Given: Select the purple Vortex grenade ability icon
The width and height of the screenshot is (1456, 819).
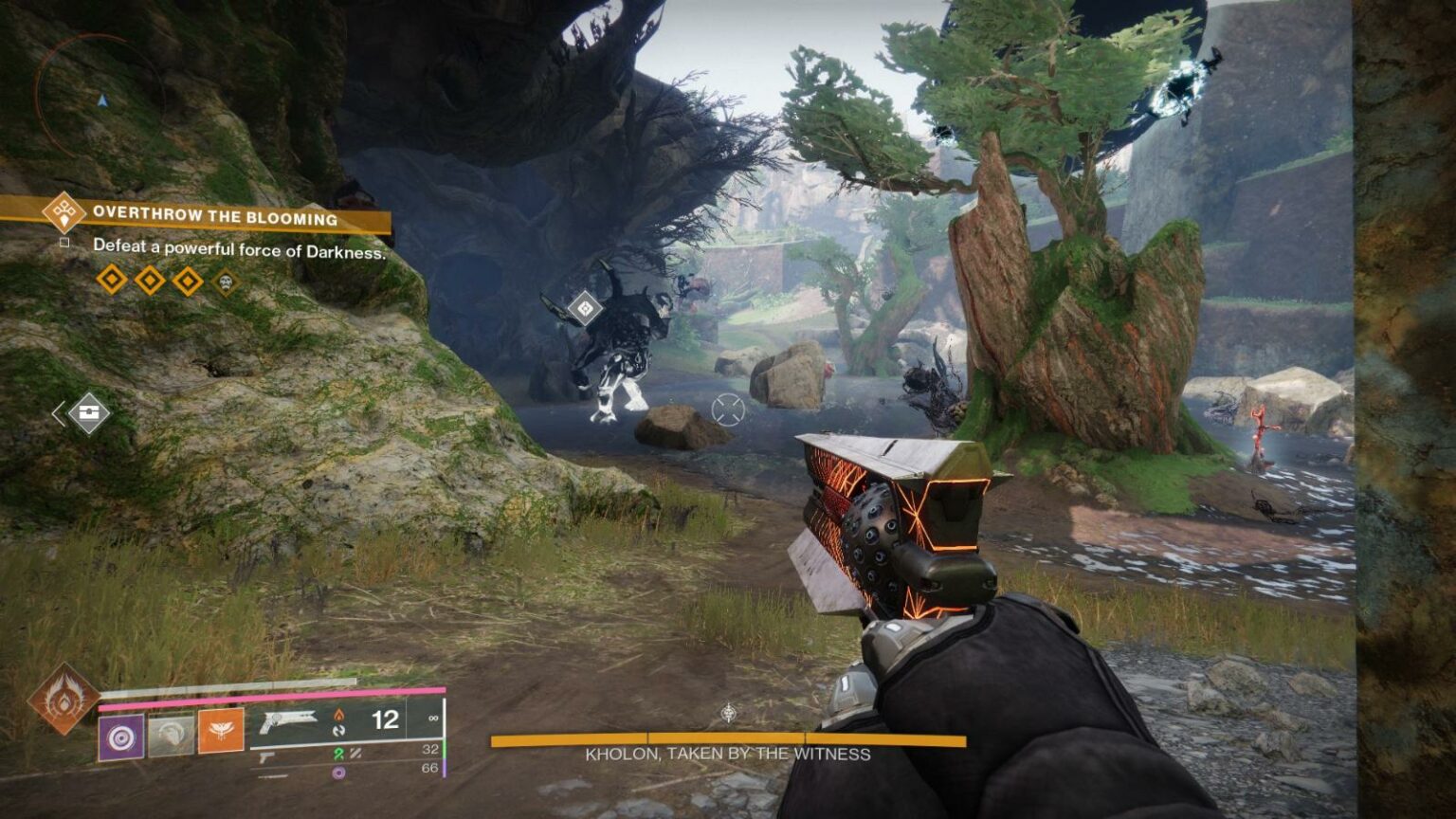Looking at the screenshot, I should click(x=120, y=736).
